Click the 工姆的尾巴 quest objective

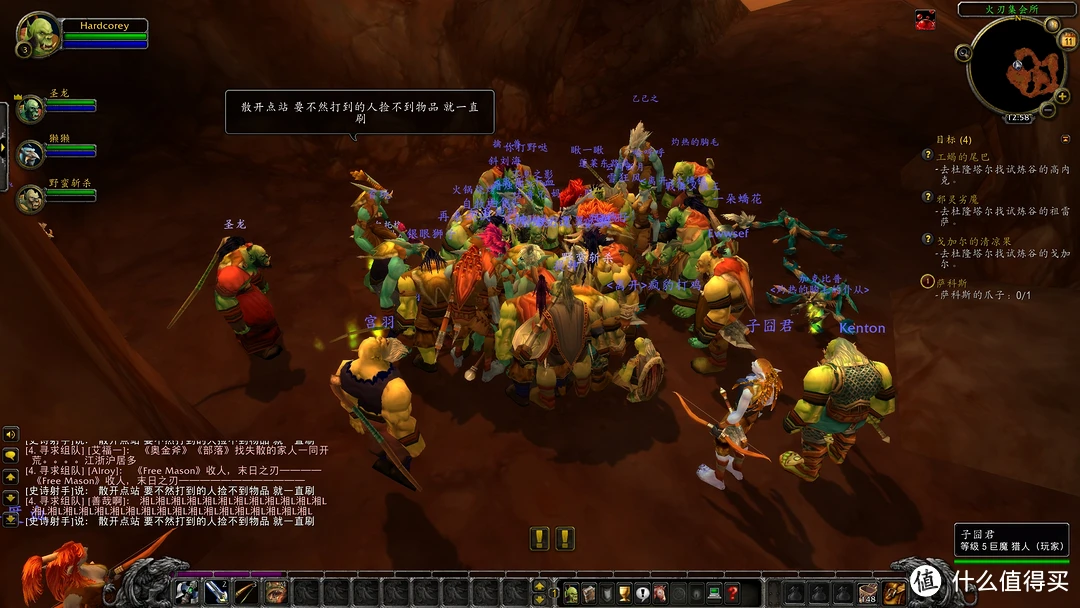962,156
